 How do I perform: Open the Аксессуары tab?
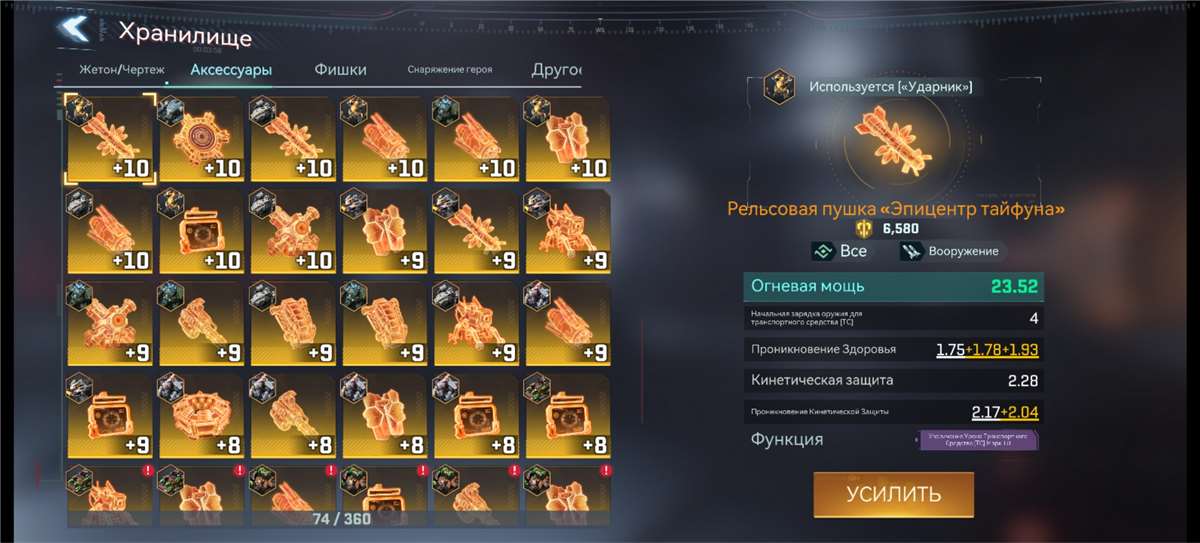pos(231,70)
